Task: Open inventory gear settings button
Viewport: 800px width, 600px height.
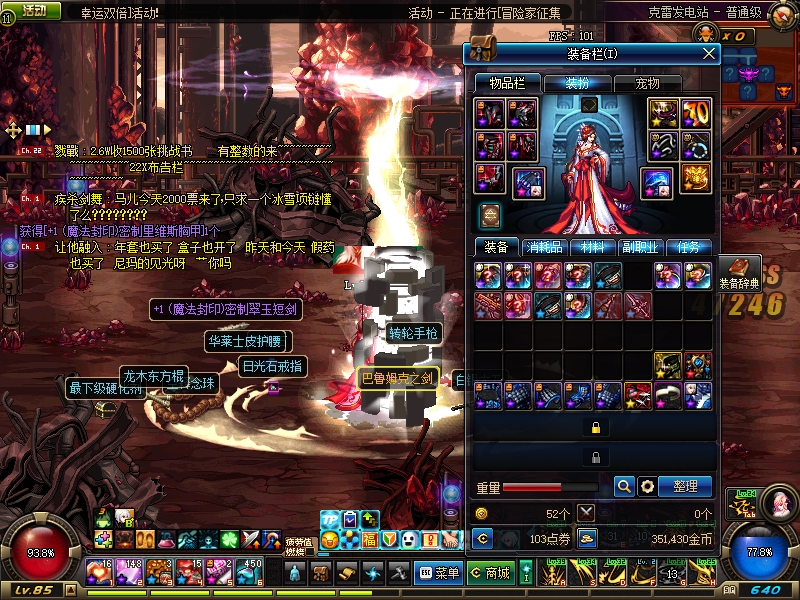Action: pos(647,486)
